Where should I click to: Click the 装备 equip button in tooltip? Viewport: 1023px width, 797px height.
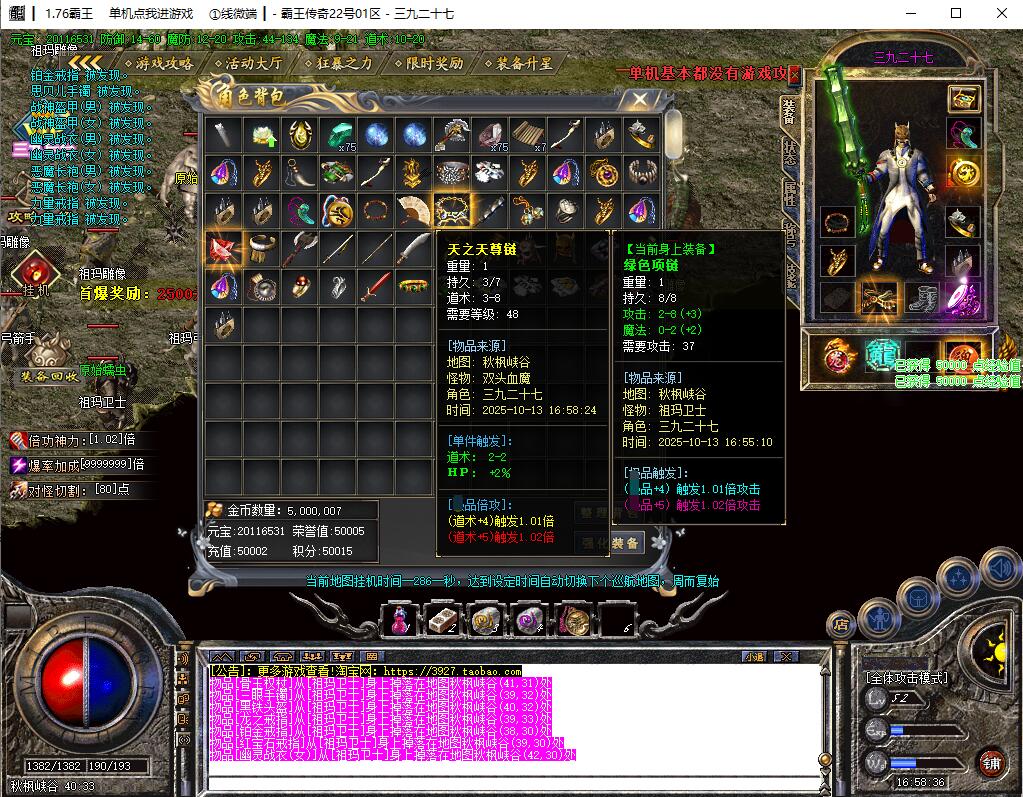point(626,543)
